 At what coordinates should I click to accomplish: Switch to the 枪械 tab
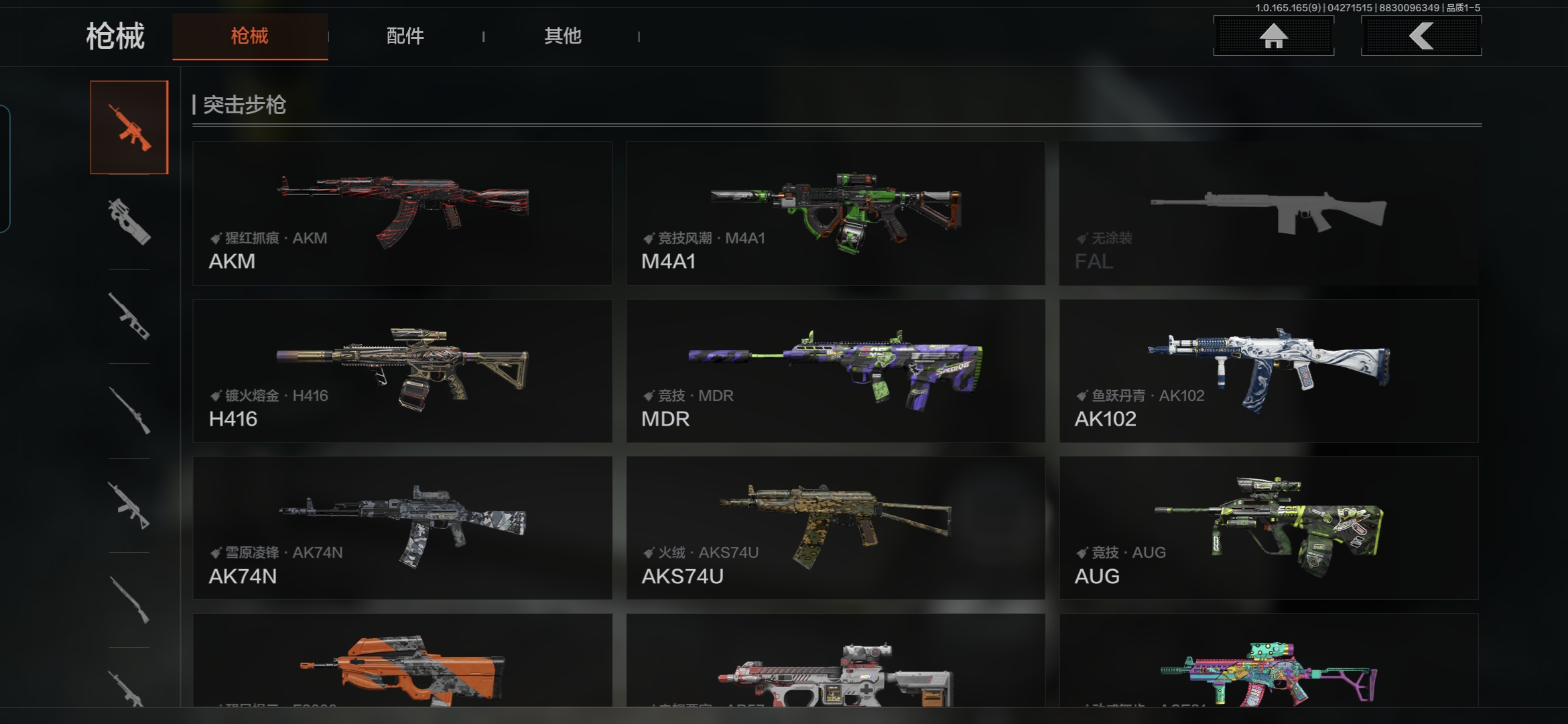pyautogui.click(x=249, y=36)
